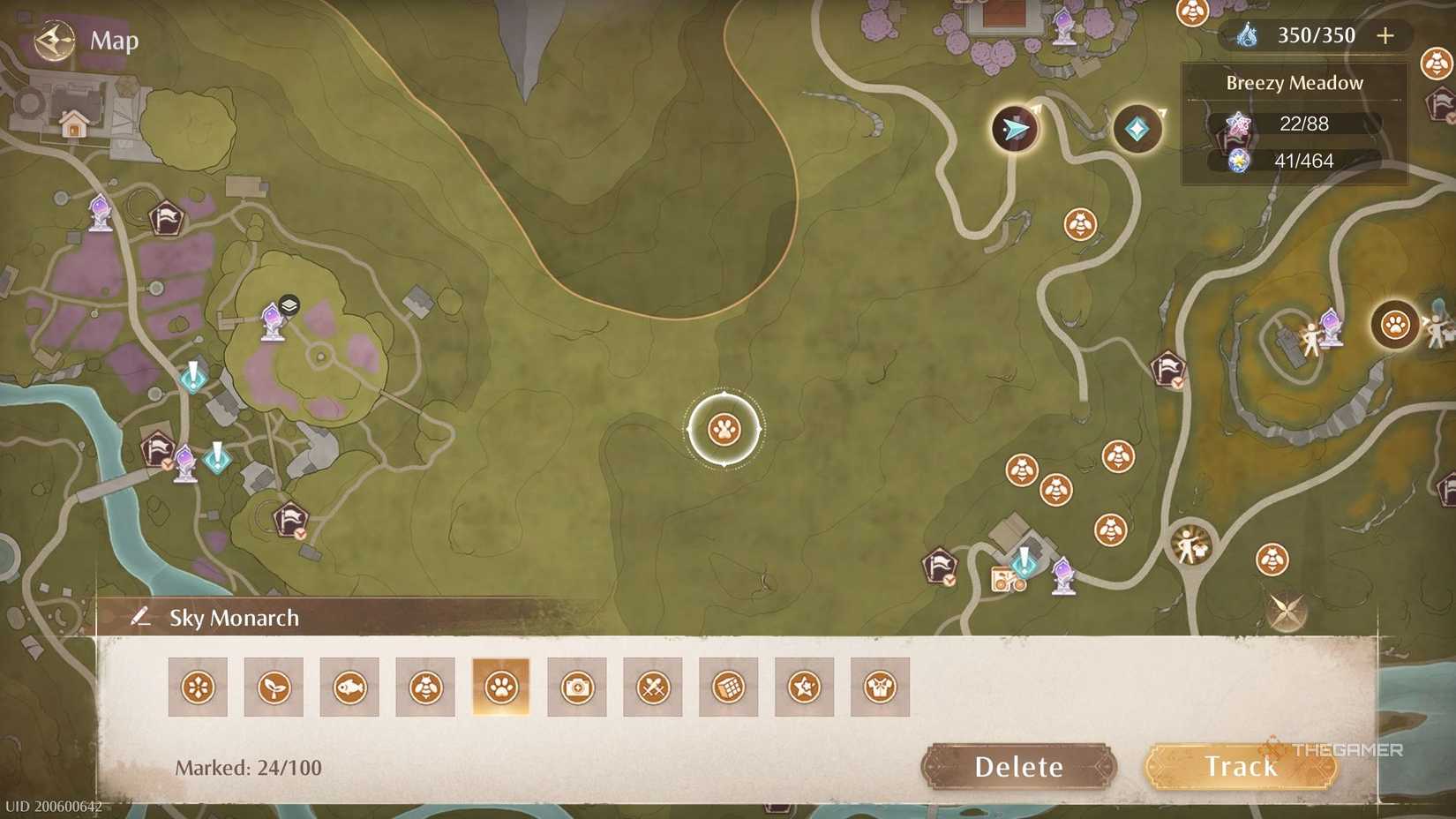Select the sprout plant filter icon
Screen dimensions: 1456x819
(x=274, y=687)
